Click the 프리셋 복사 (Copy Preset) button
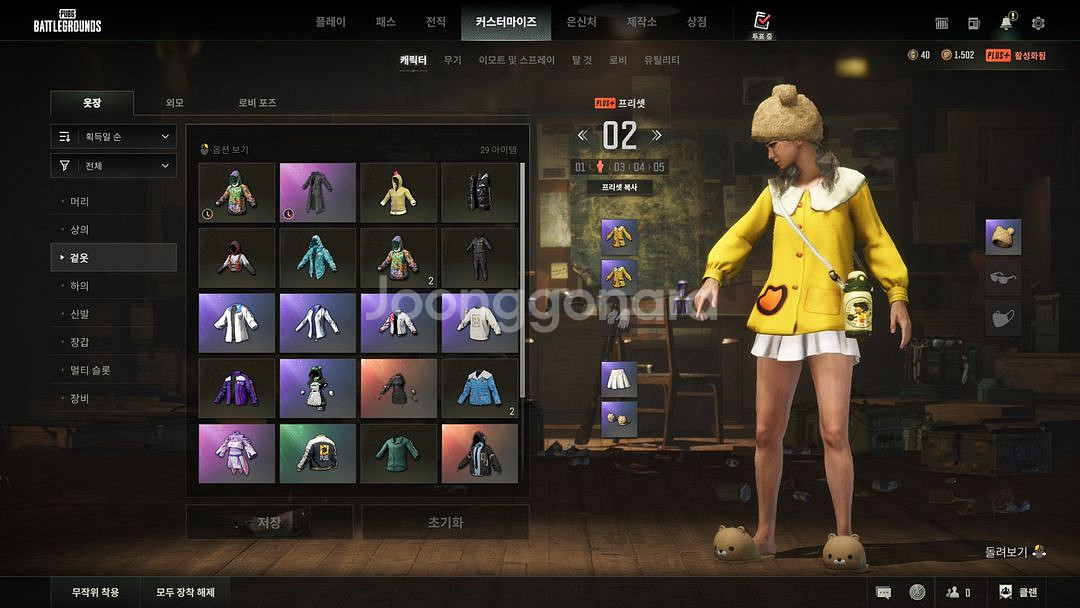 pyautogui.click(x=619, y=187)
